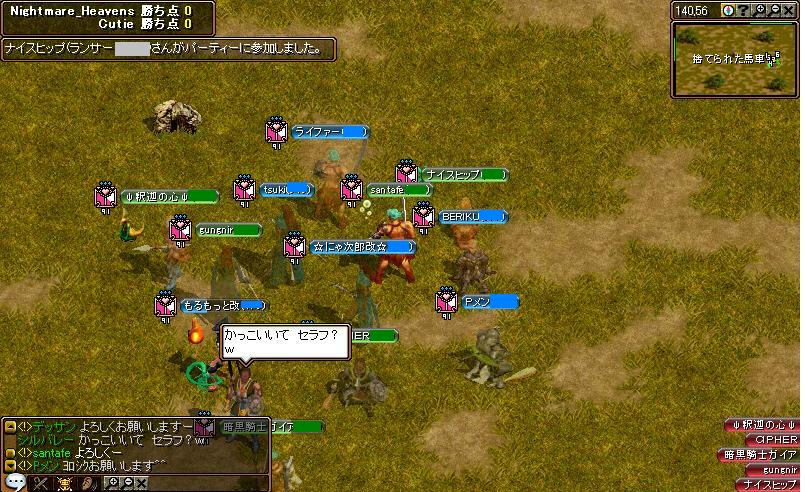Select party member ナイスヒップ in the party list
805x492 pixels.
(770, 484)
